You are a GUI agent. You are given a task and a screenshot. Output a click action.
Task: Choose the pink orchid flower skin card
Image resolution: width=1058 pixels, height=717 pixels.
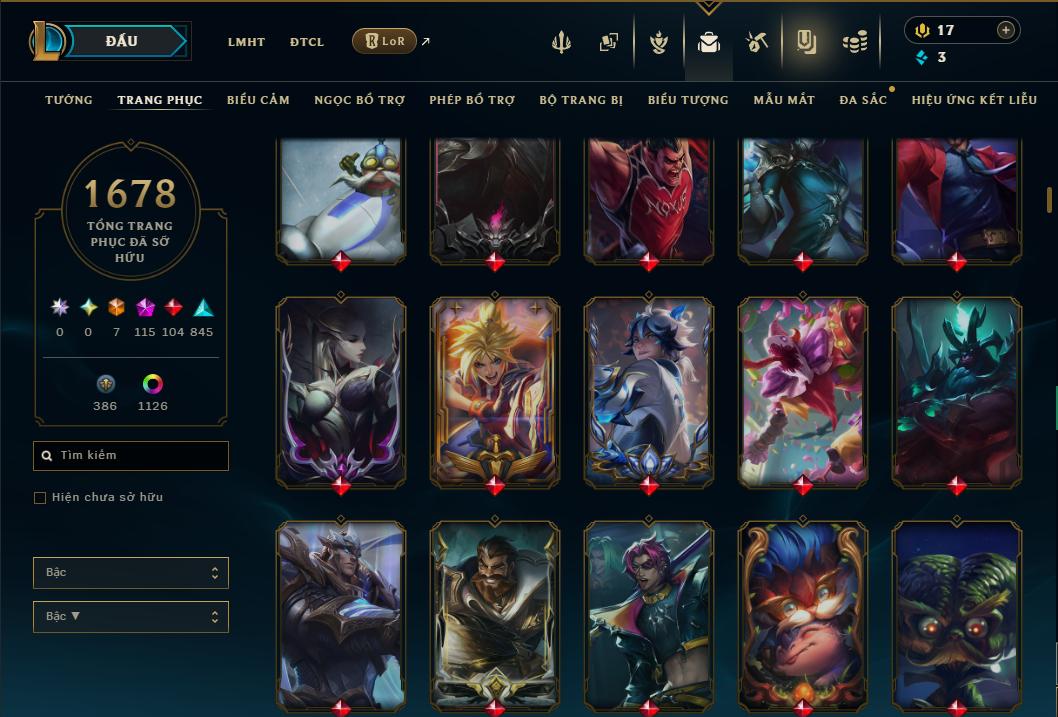coord(803,392)
